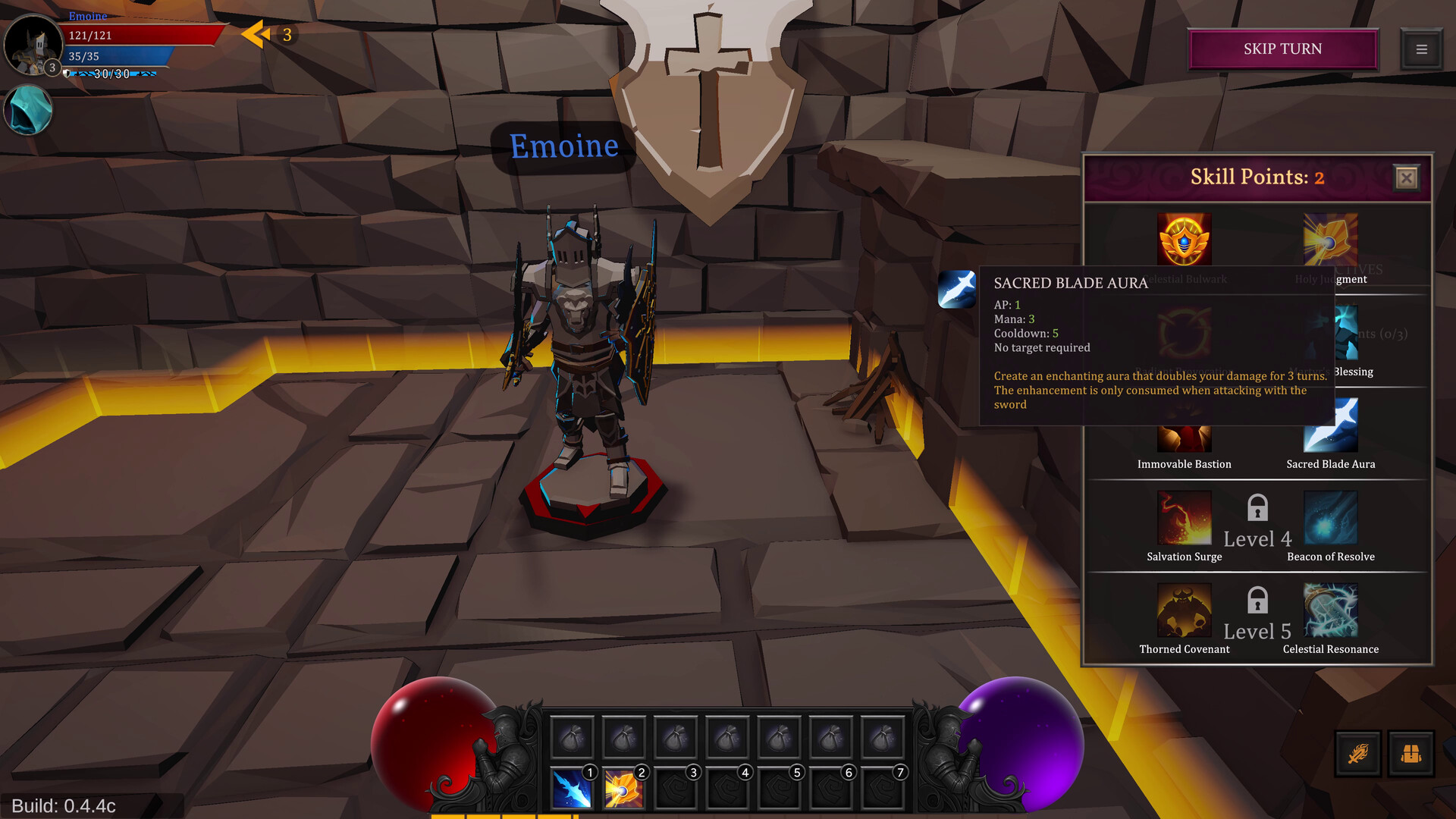Select the Holy Judgment skill icon

click(x=1330, y=240)
